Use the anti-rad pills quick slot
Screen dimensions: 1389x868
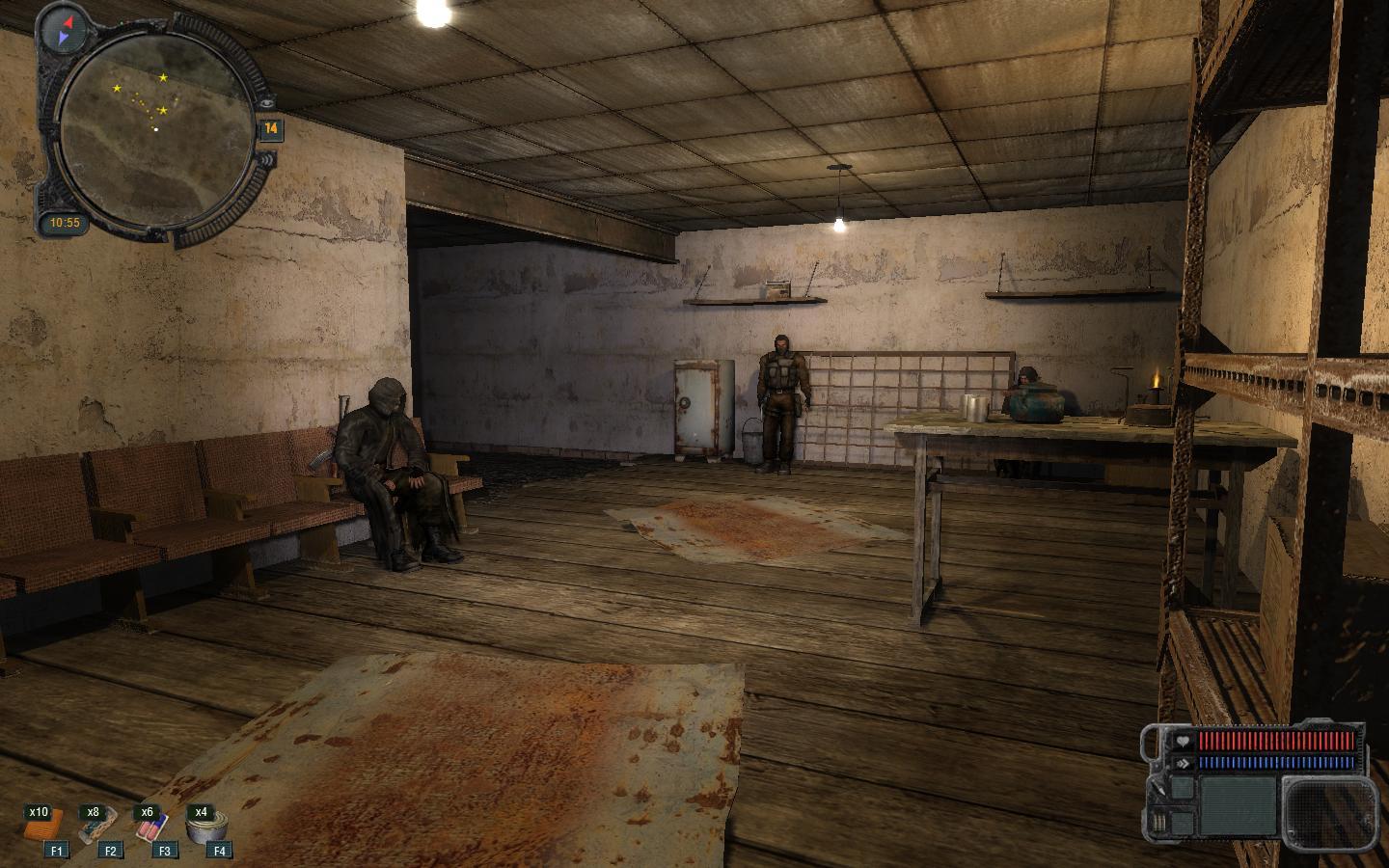[x=152, y=827]
